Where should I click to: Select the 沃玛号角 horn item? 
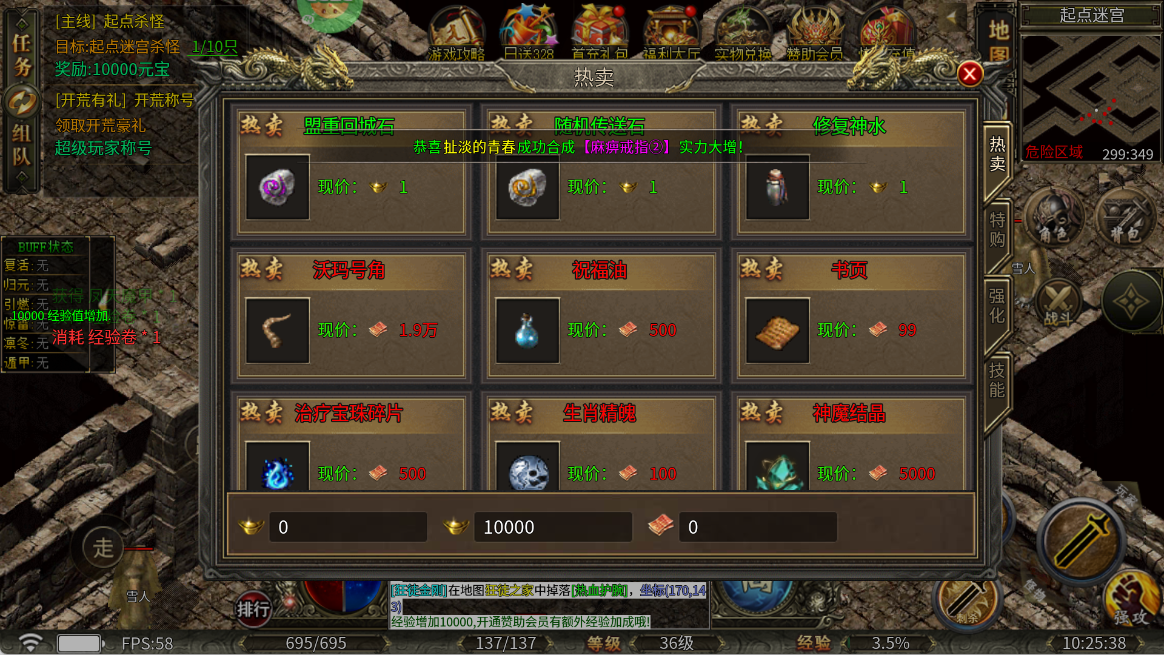tap(278, 330)
